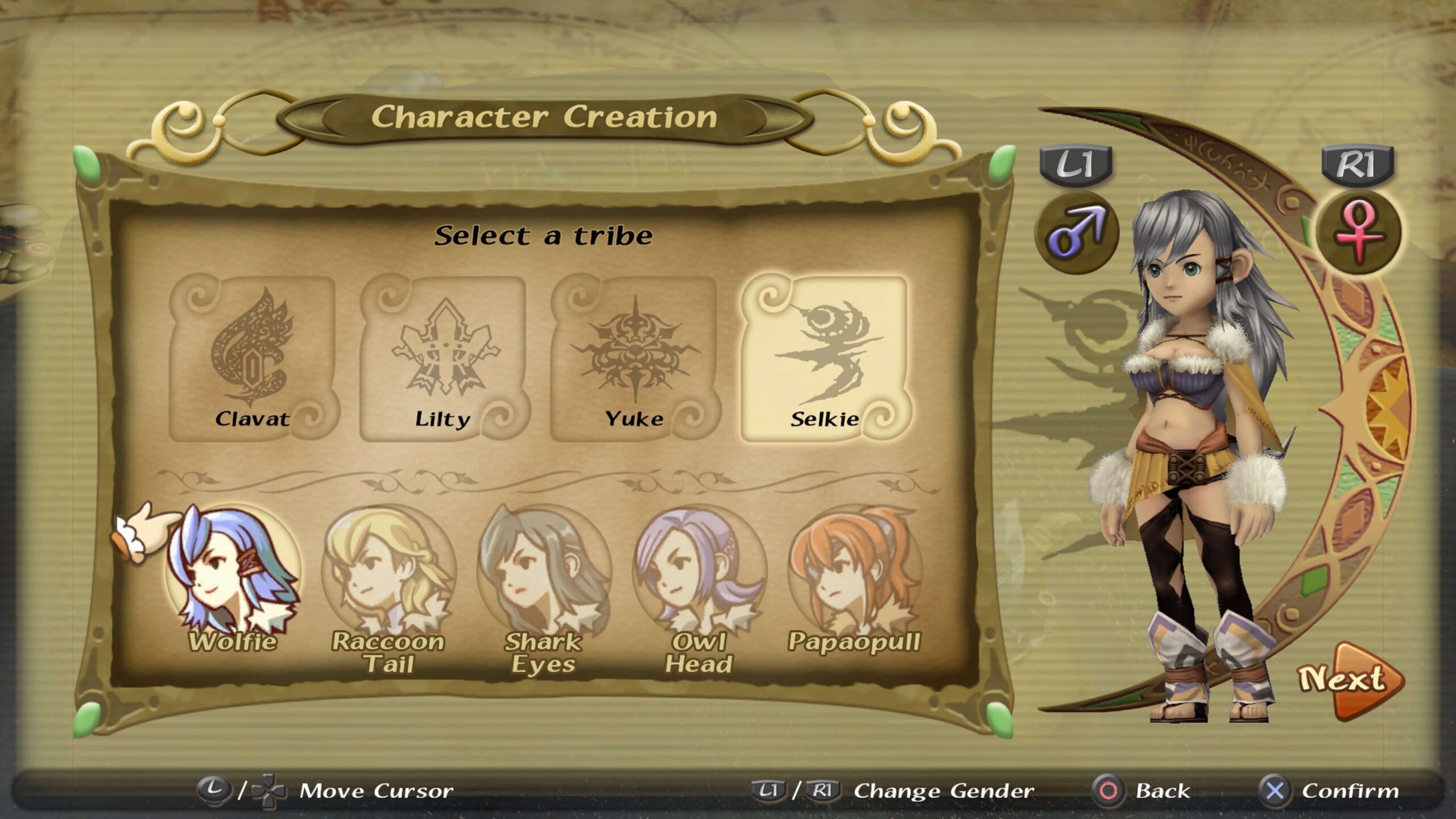
Task: Select the Selkie tribe tile
Action: (825, 358)
